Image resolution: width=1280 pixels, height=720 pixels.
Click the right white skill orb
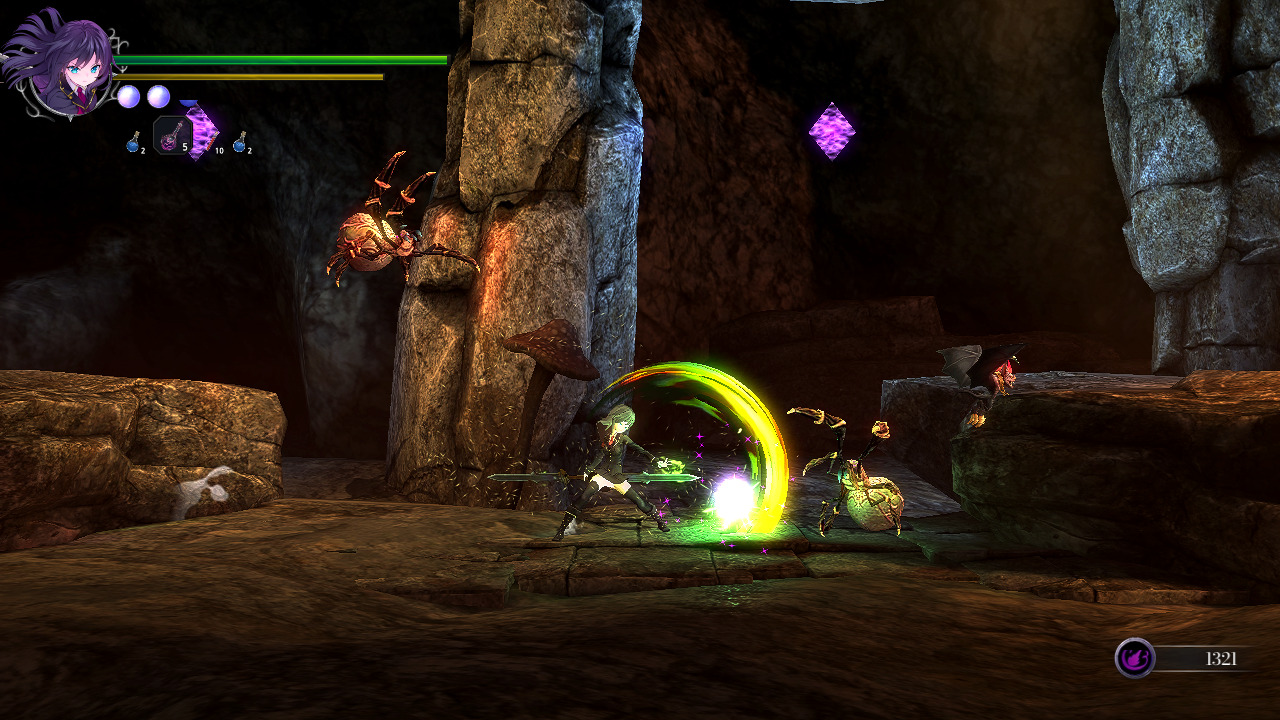click(x=157, y=96)
